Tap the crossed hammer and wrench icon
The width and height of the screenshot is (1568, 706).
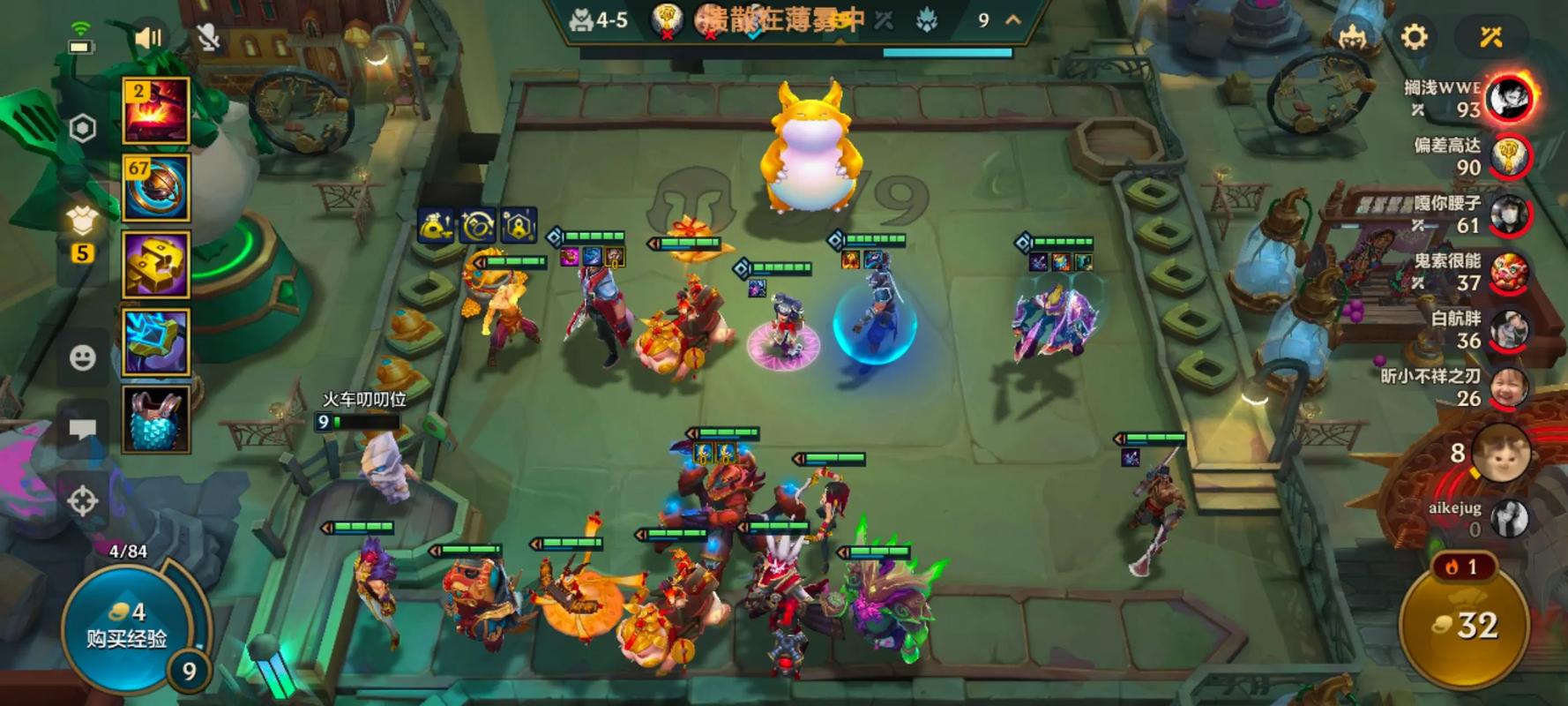coord(1491,37)
